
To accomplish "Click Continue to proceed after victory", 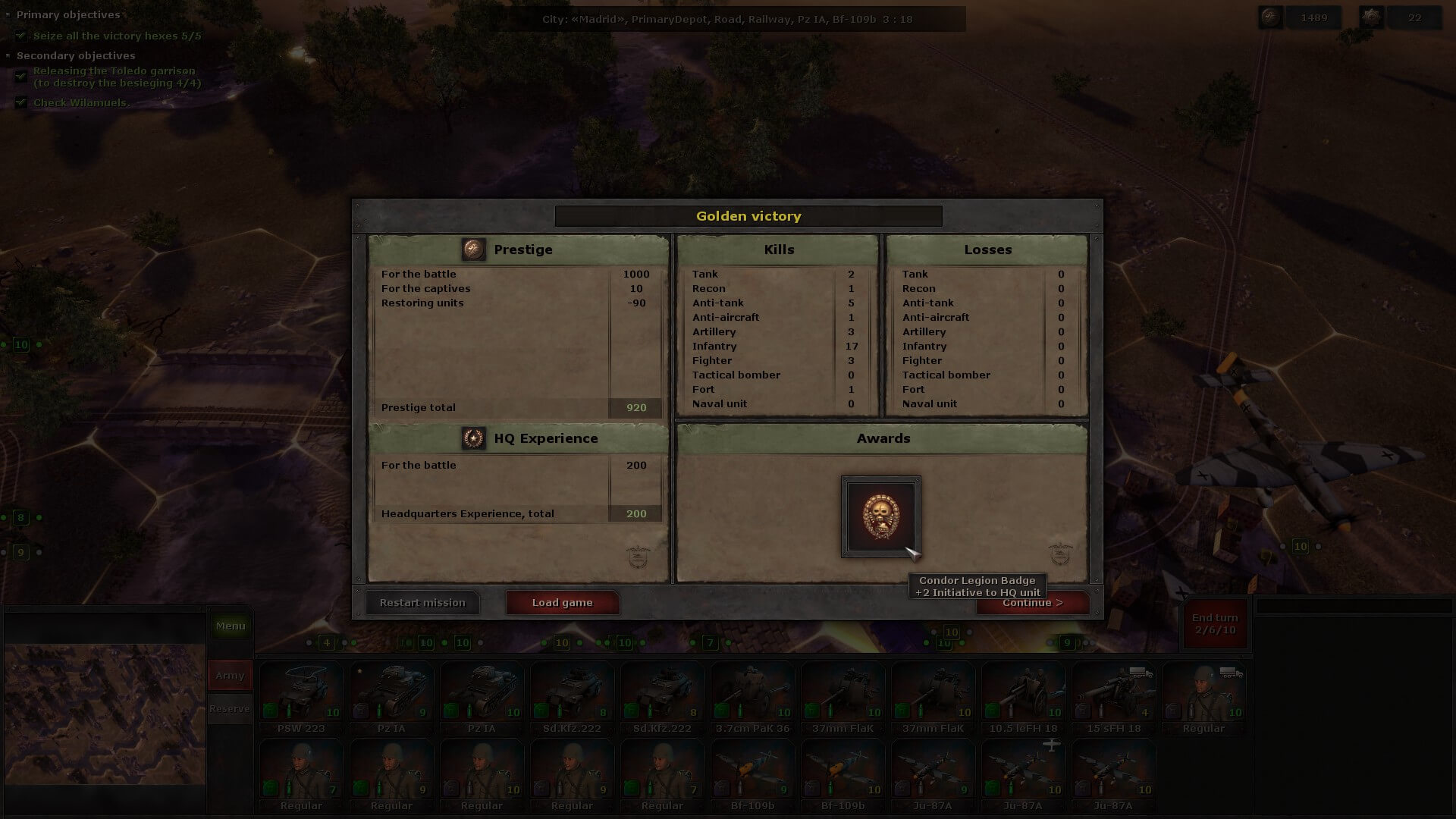I will (1032, 603).
